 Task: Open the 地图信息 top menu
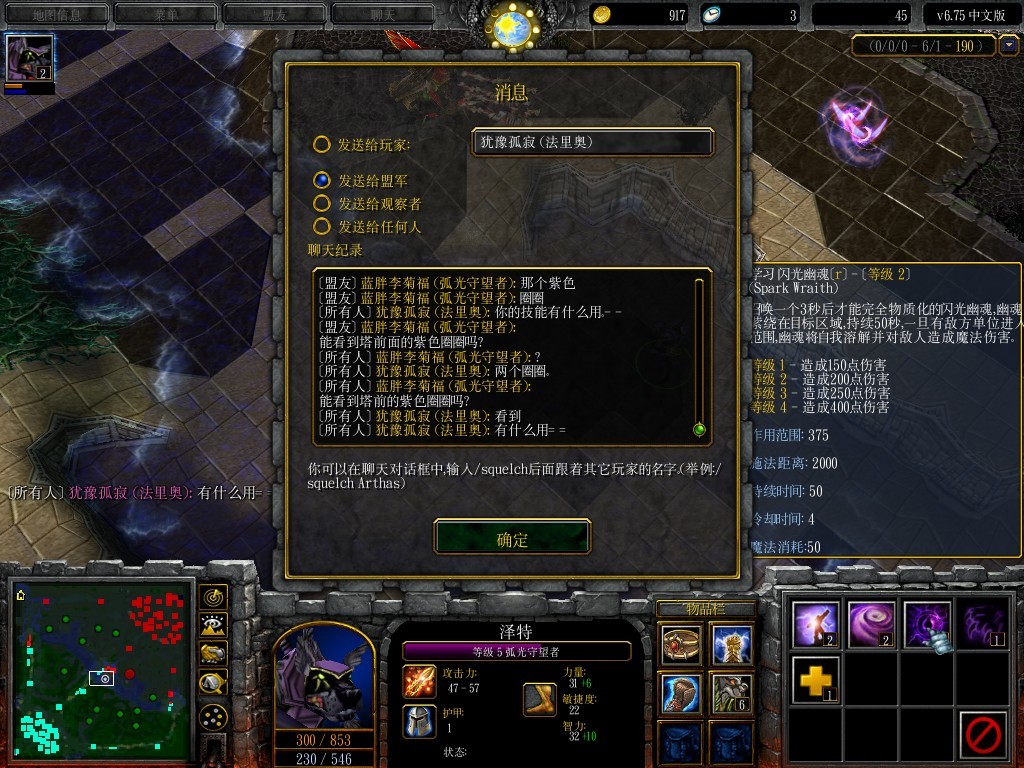(56, 15)
